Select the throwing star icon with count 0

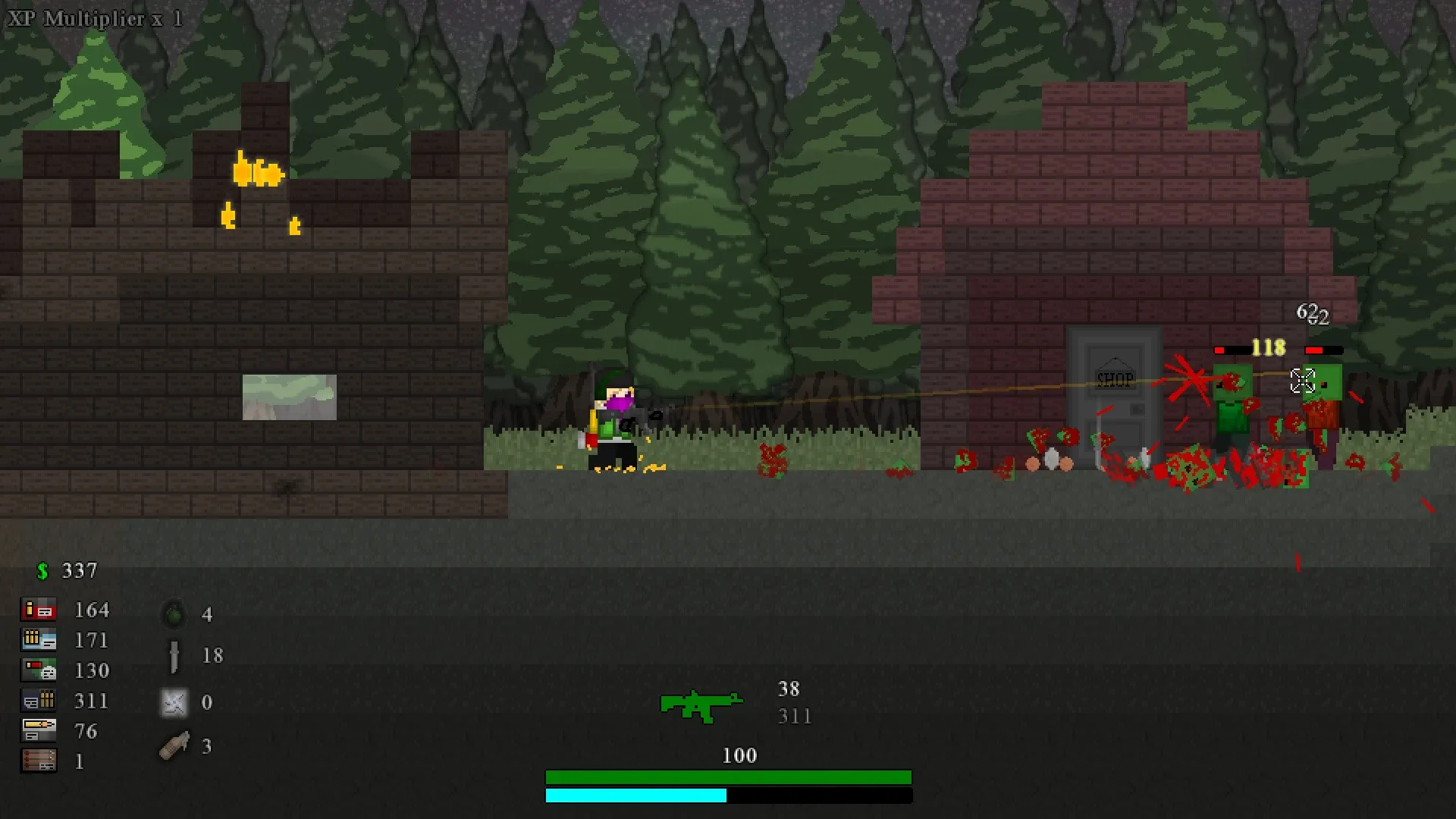[174, 702]
